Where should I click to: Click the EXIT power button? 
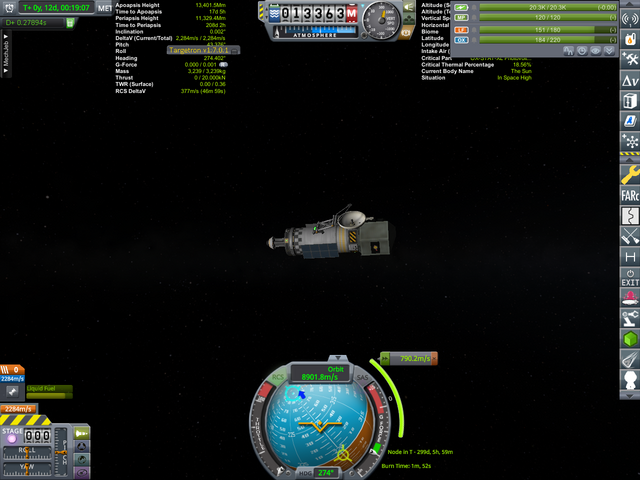tap(630, 277)
